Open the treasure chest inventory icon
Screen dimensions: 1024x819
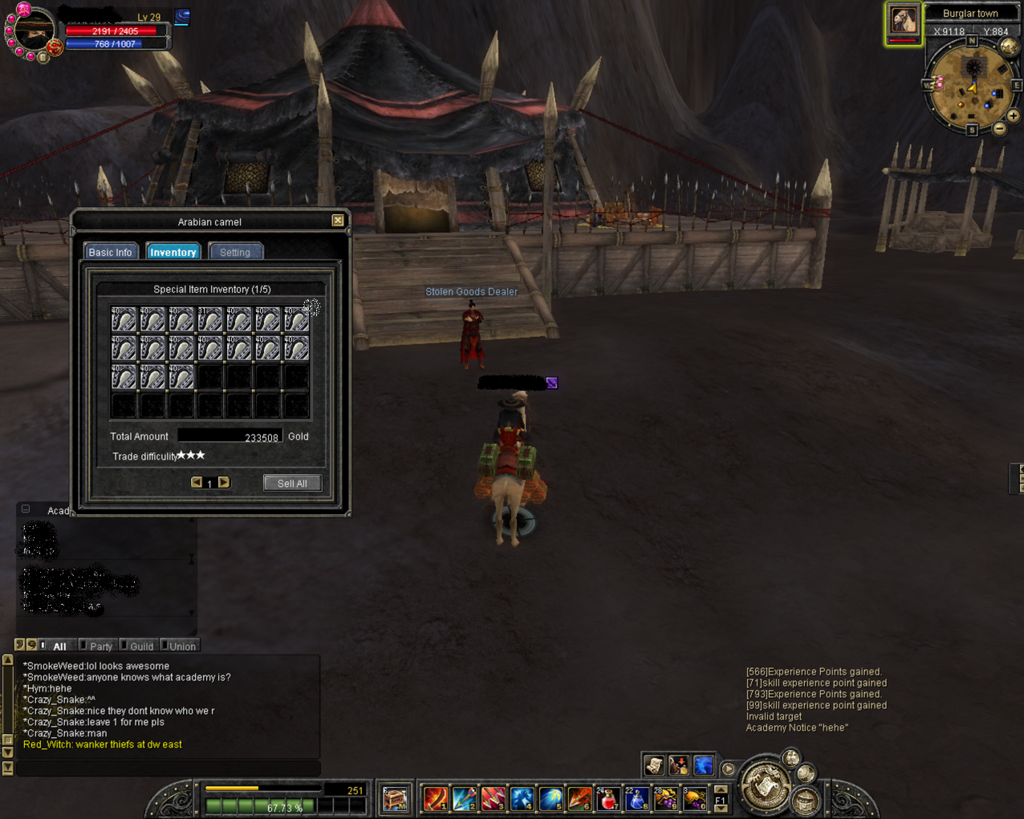pyautogui.click(x=396, y=798)
